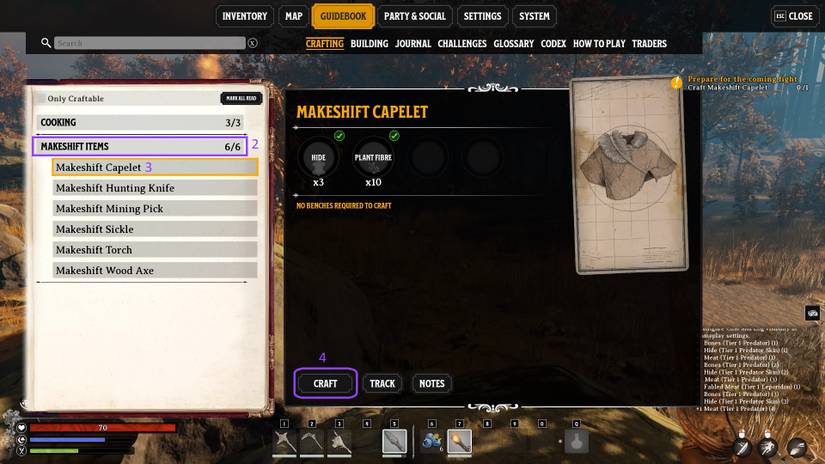Track the Makeshift Capelet recipe
The image size is (825, 464).
coord(382,383)
